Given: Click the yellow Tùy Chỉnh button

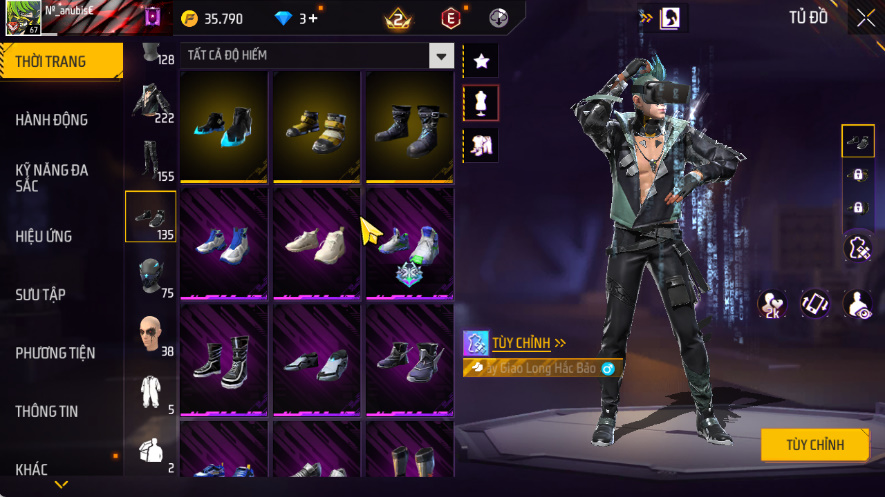Looking at the screenshot, I should 814,445.
